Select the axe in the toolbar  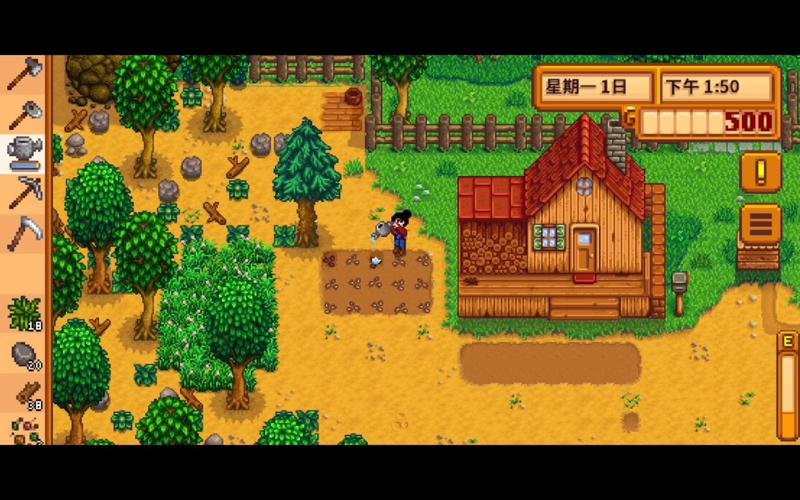pos(23,73)
